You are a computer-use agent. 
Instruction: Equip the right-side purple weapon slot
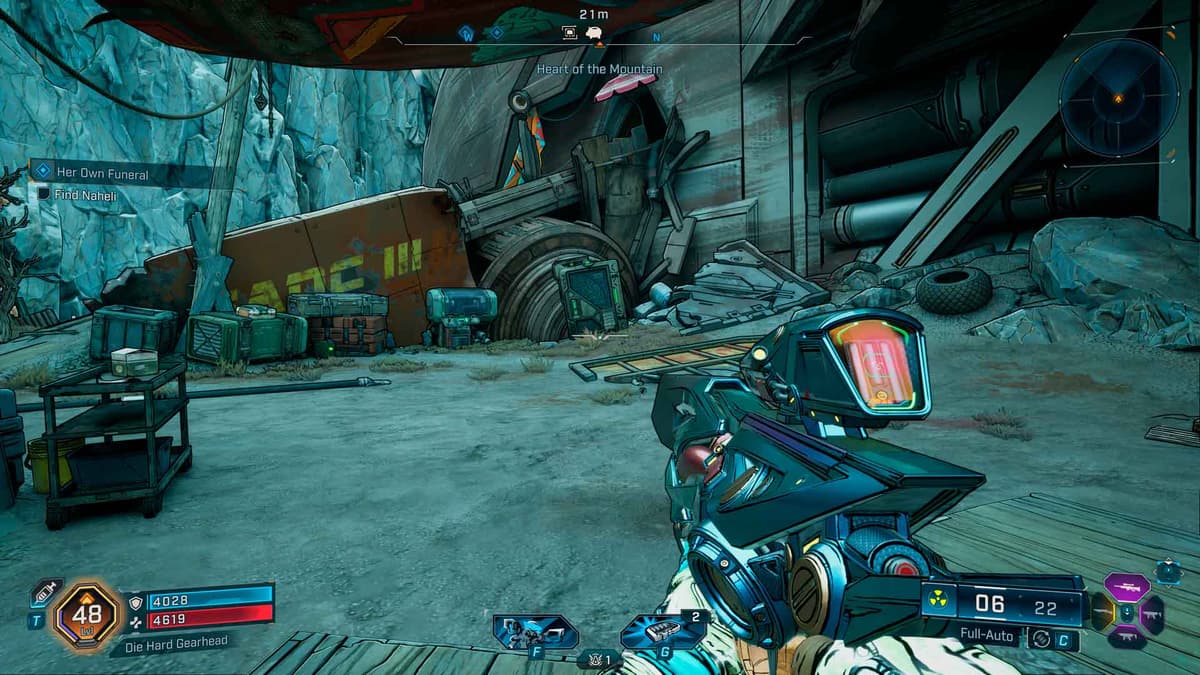click(x=1151, y=613)
